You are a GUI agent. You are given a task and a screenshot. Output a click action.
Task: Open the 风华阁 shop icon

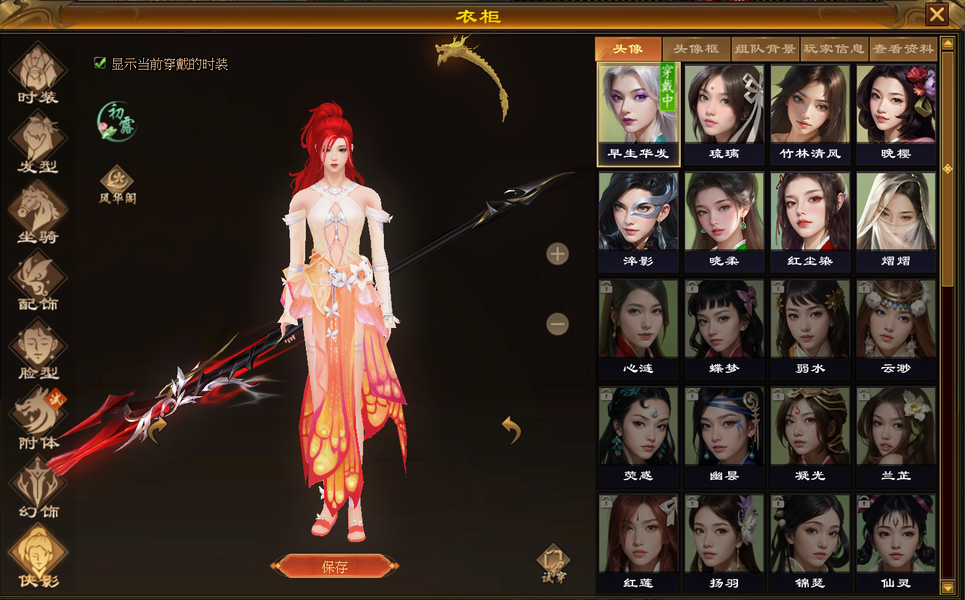click(x=117, y=183)
